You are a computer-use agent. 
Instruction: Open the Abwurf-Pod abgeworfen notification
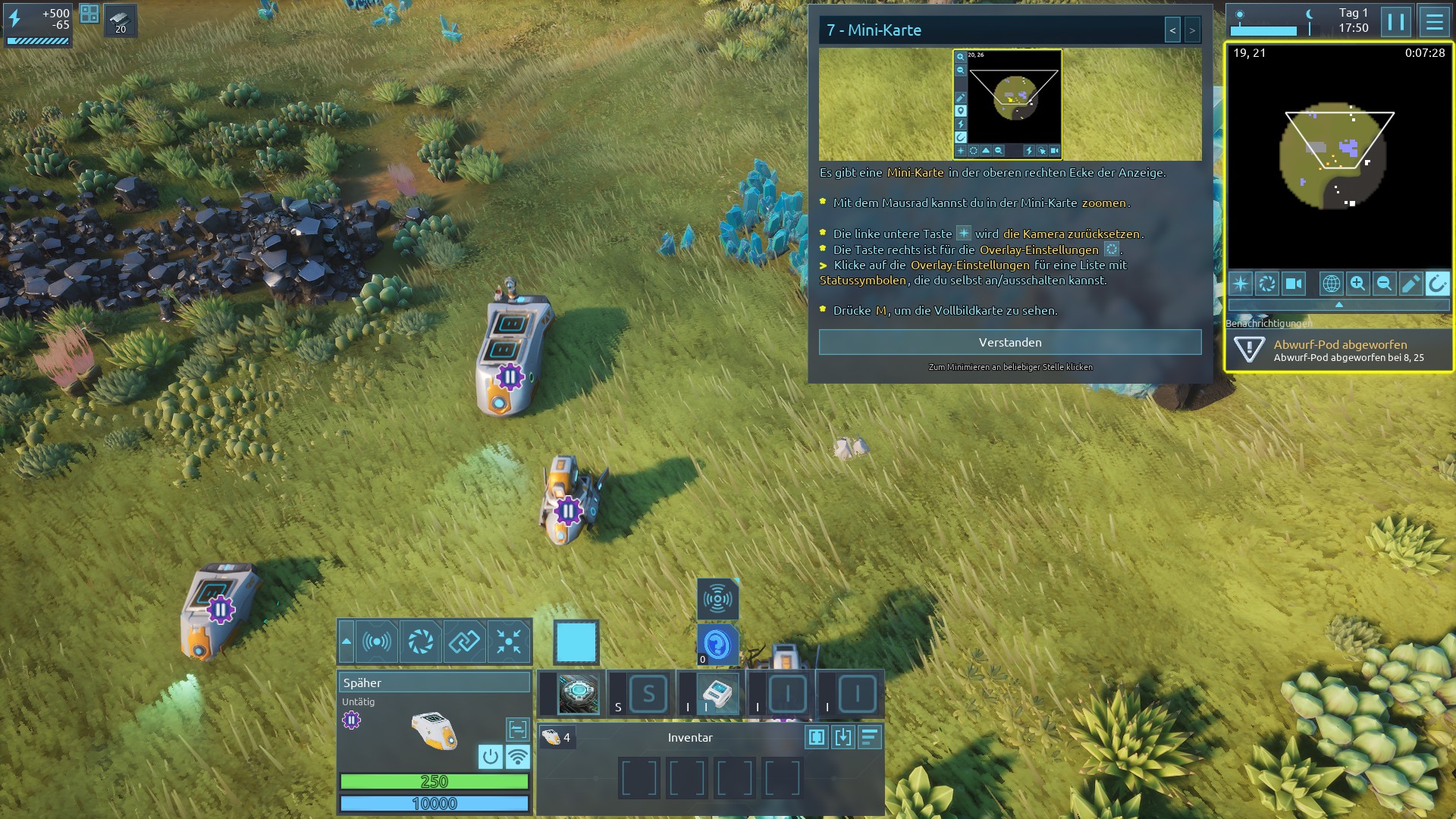[x=1338, y=350]
